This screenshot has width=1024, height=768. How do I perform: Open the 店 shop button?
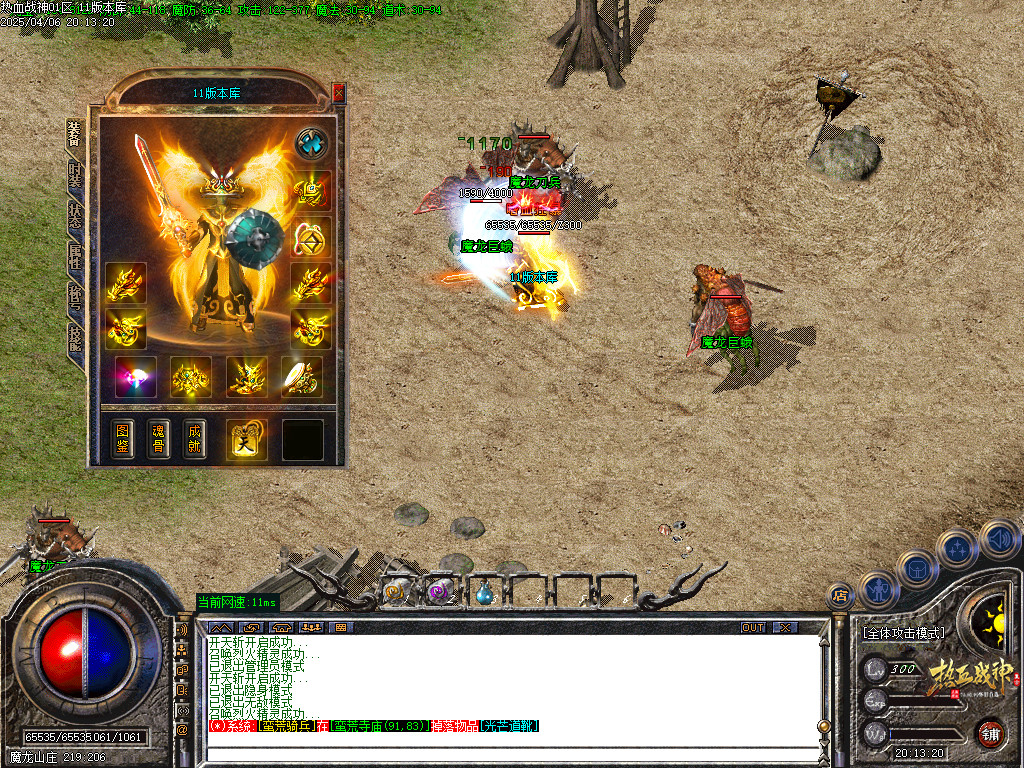click(840, 596)
